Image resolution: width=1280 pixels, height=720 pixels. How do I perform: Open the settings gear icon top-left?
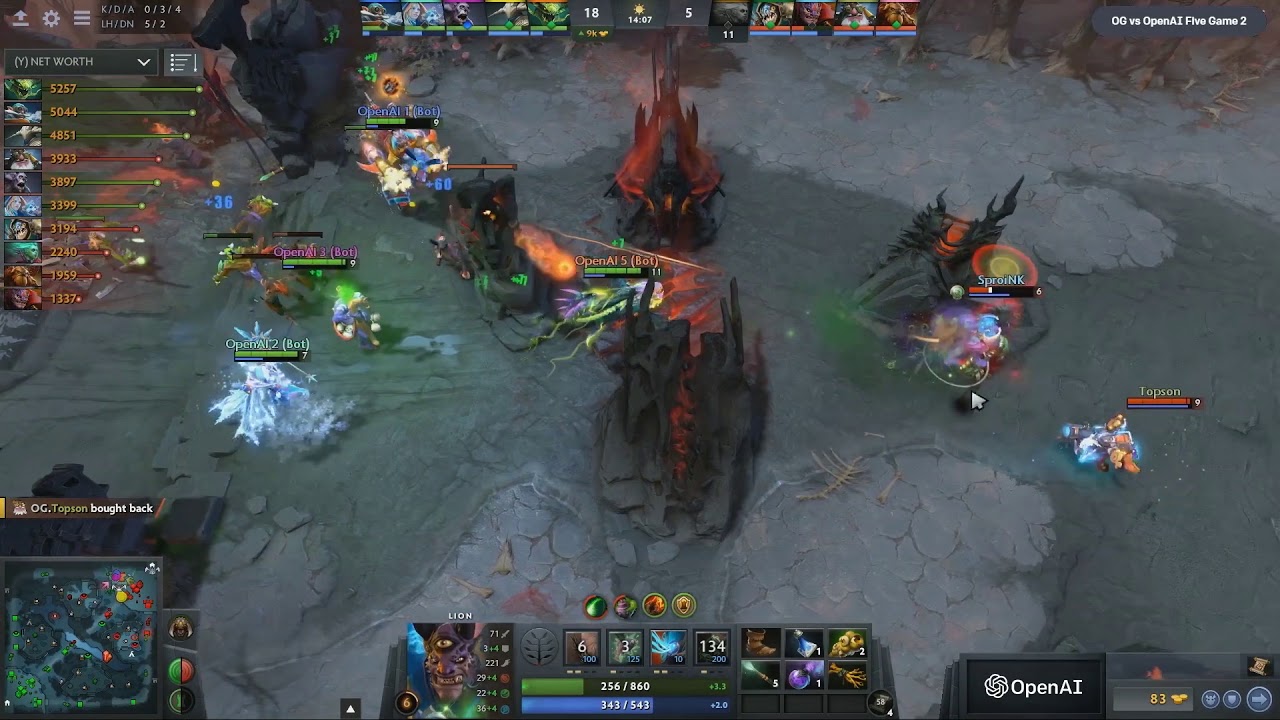click(52, 17)
